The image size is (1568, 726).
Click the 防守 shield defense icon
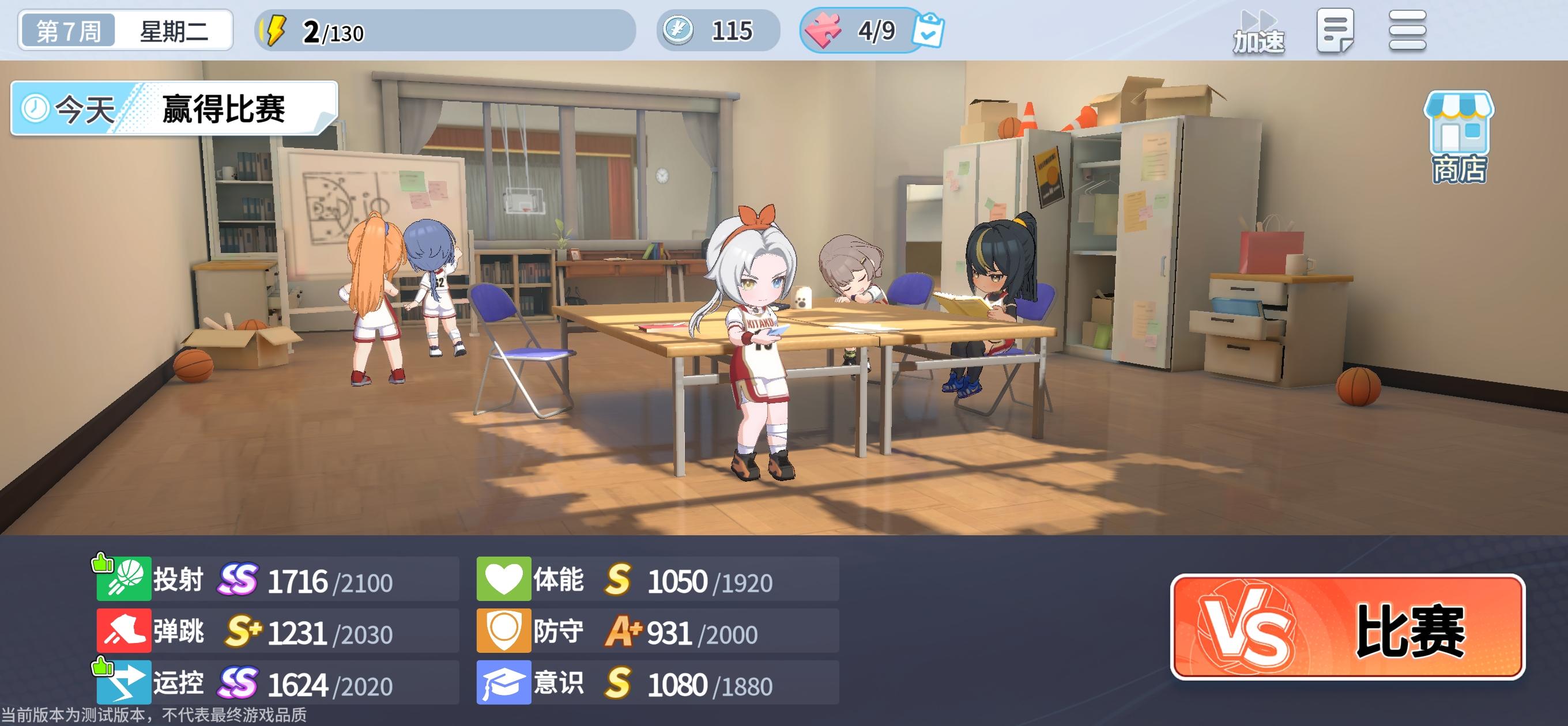tap(505, 630)
